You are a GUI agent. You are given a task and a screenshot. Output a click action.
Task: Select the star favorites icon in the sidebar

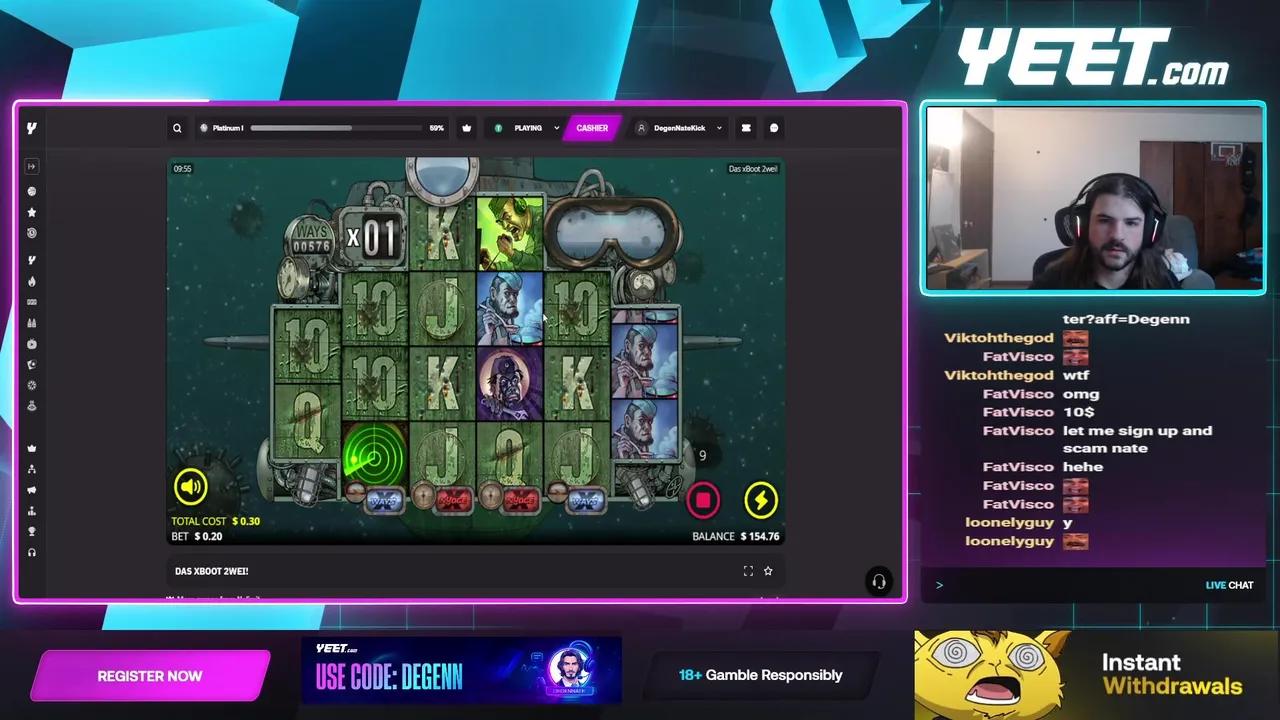[x=31, y=212]
